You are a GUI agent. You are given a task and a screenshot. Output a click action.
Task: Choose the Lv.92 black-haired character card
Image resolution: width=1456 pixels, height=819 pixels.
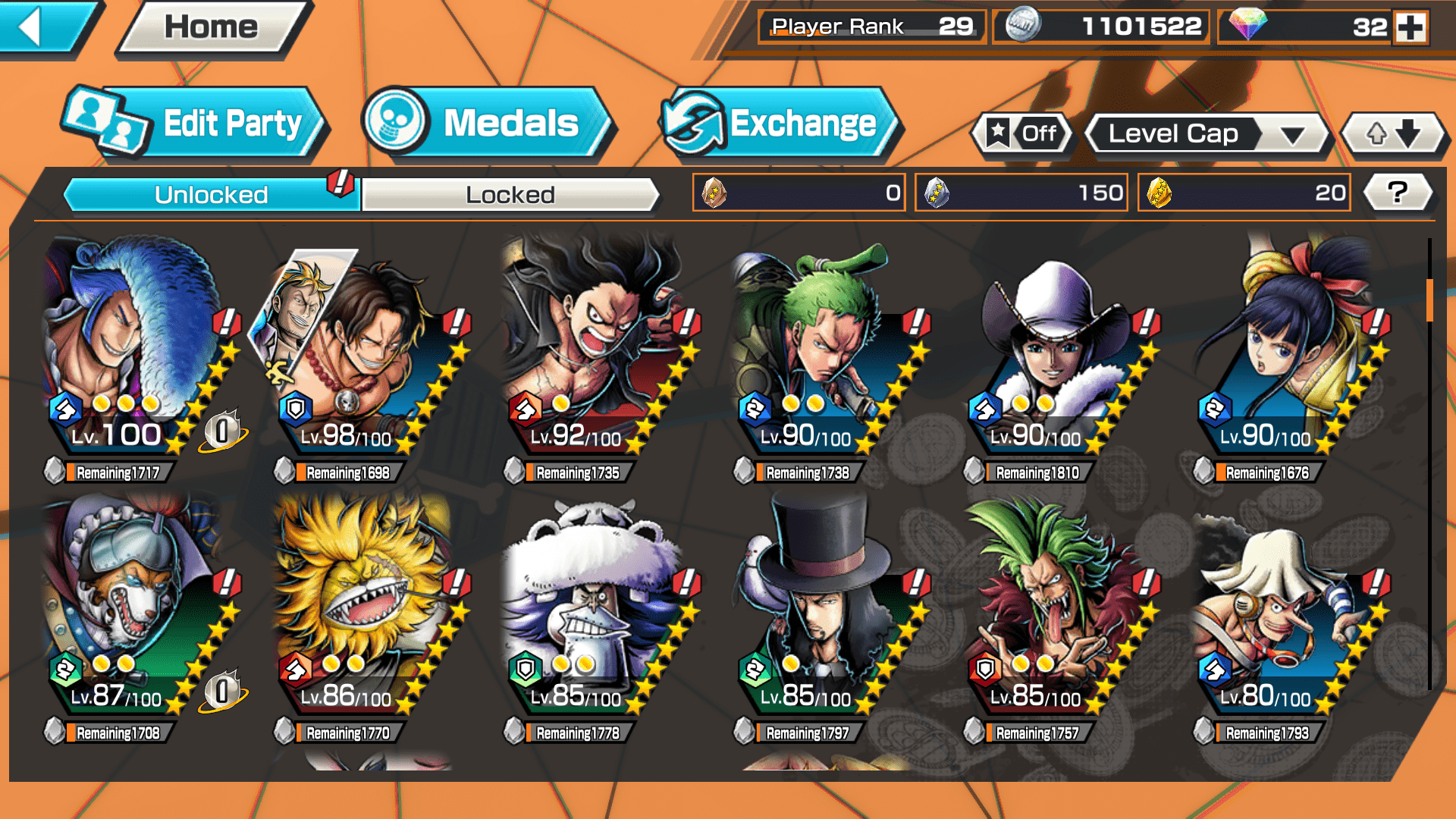[x=595, y=349]
